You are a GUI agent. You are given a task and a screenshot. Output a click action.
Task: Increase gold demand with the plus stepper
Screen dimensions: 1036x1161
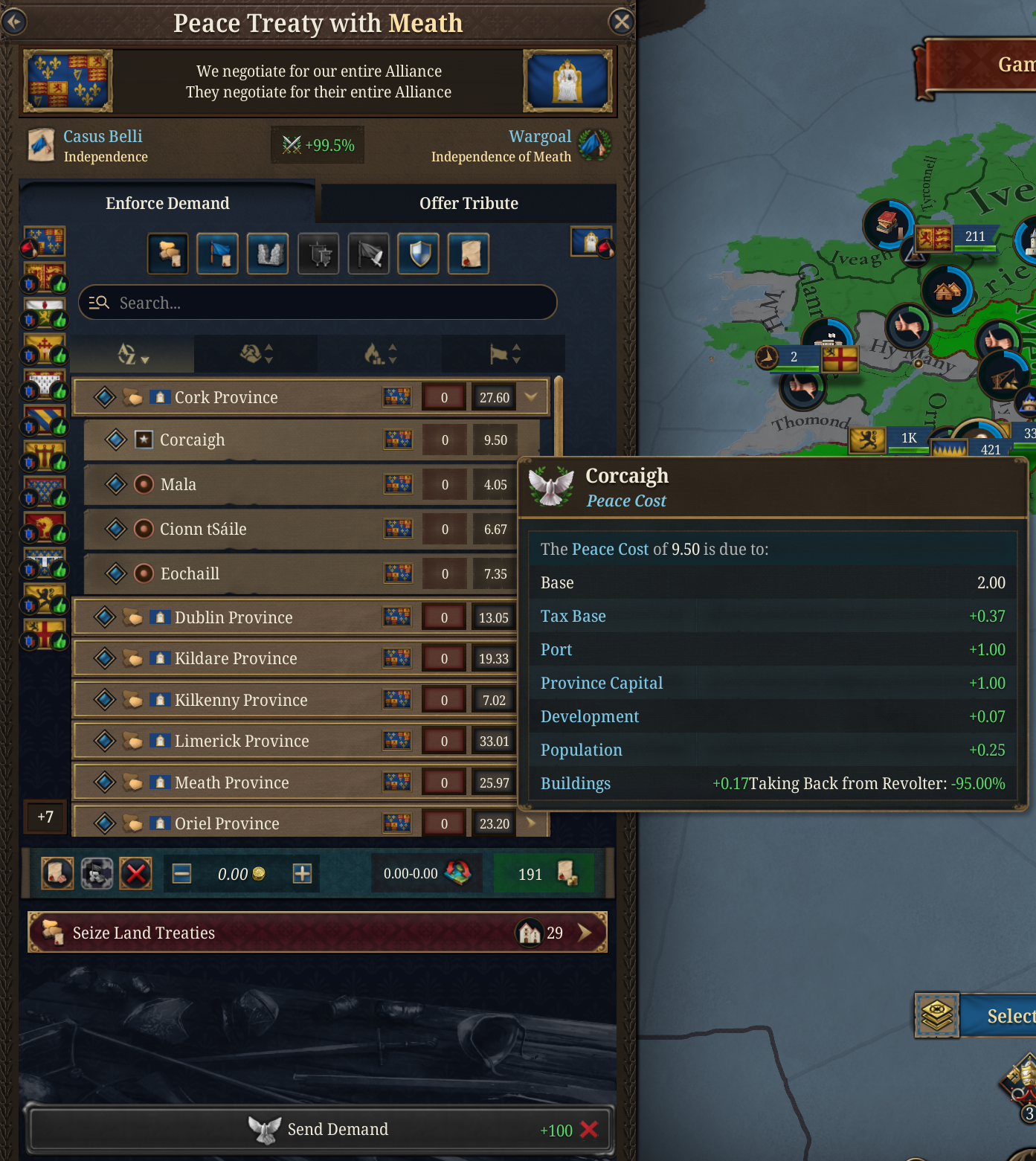(x=300, y=873)
